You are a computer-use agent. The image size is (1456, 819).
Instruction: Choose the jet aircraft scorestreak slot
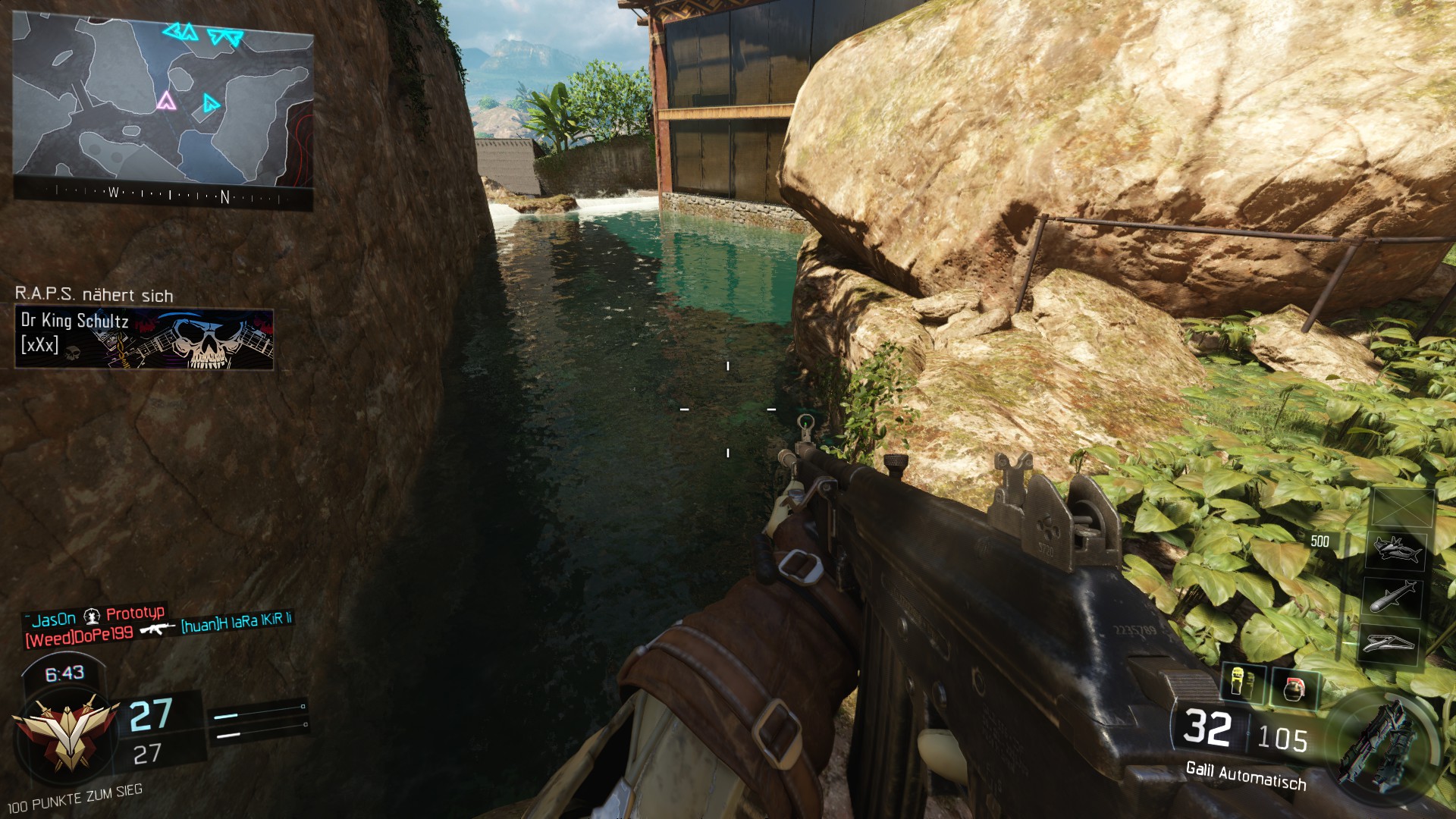coord(1395,549)
